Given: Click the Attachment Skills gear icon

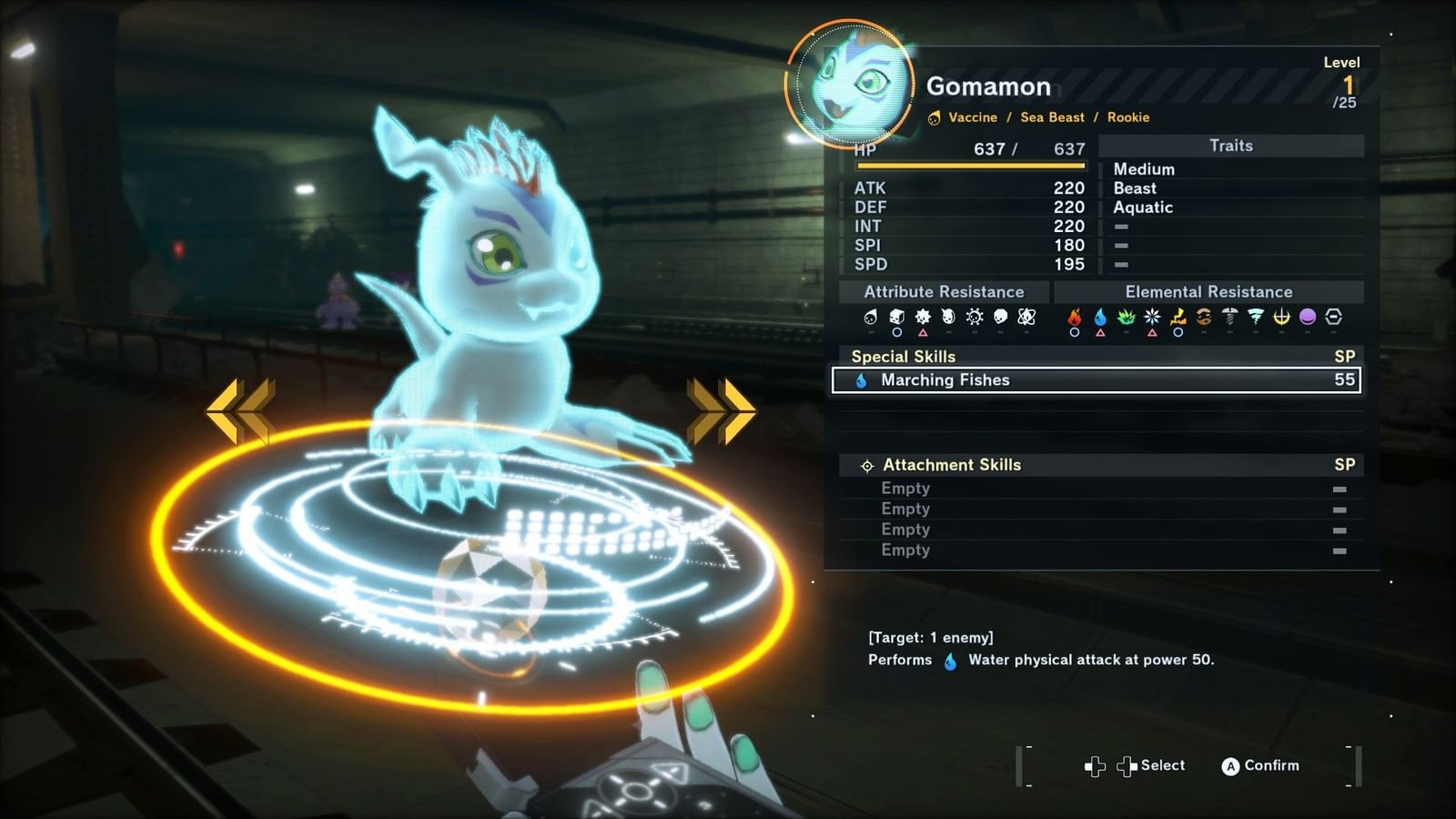Looking at the screenshot, I should pyautogui.click(x=867, y=465).
